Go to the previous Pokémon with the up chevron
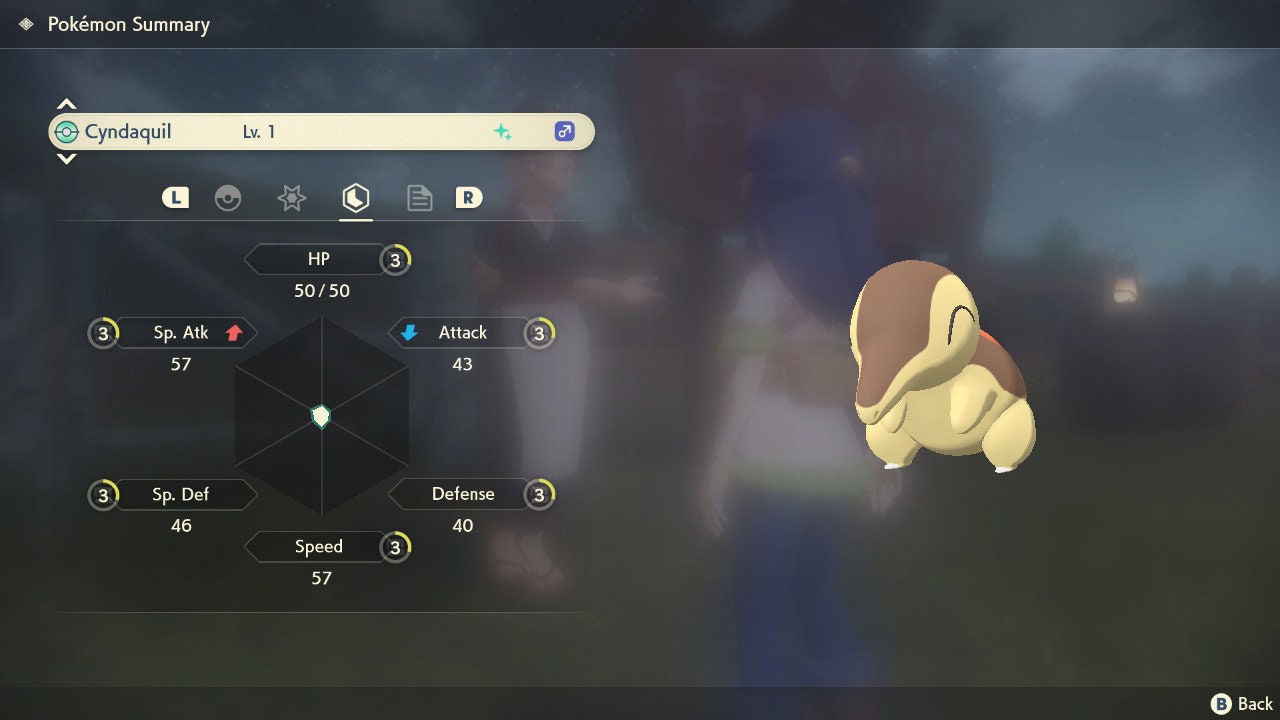The width and height of the screenshot is (1280, 720). (66, 104)
